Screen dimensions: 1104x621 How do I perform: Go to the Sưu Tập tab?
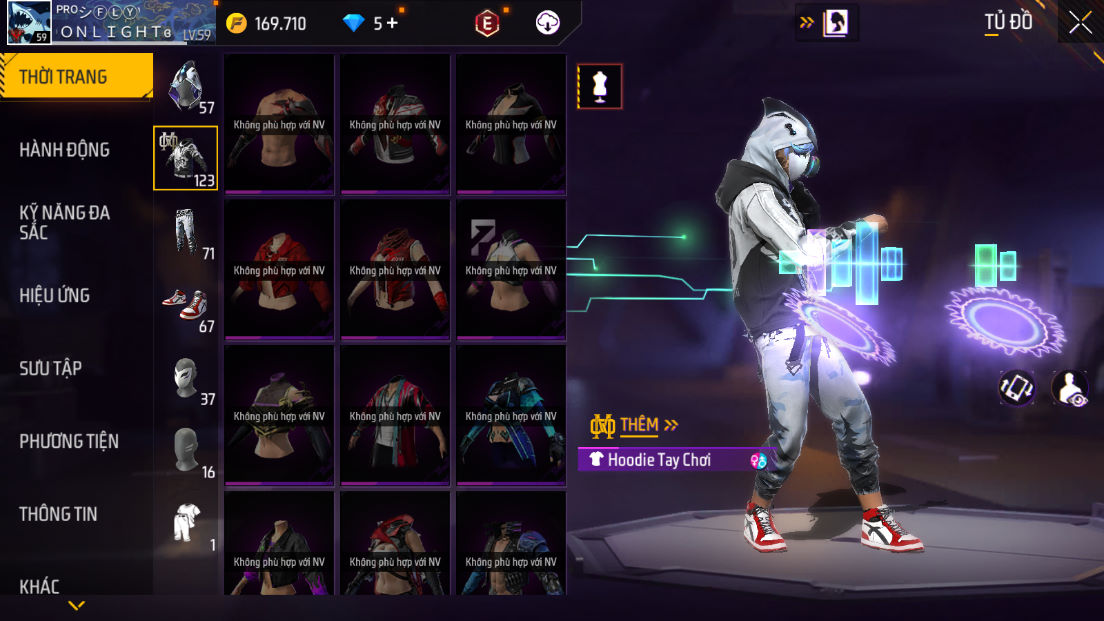51,368
